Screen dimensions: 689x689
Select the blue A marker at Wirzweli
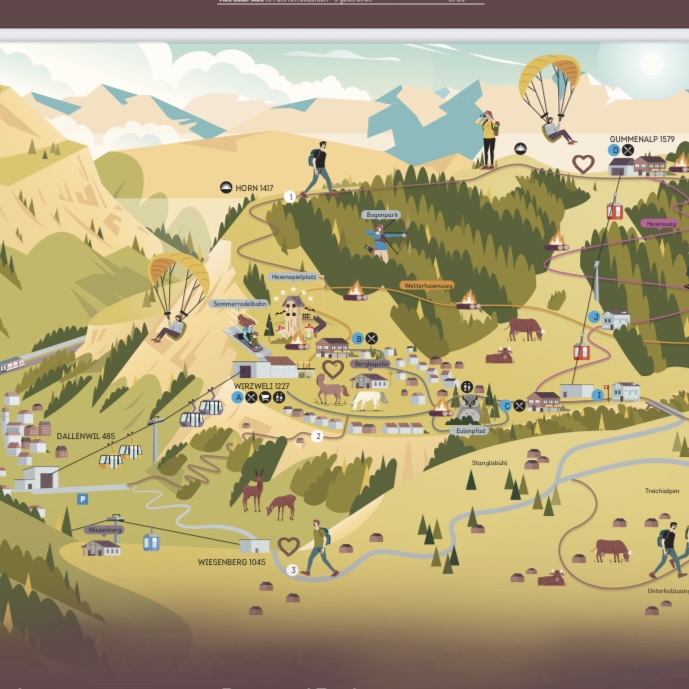(237, 397)
